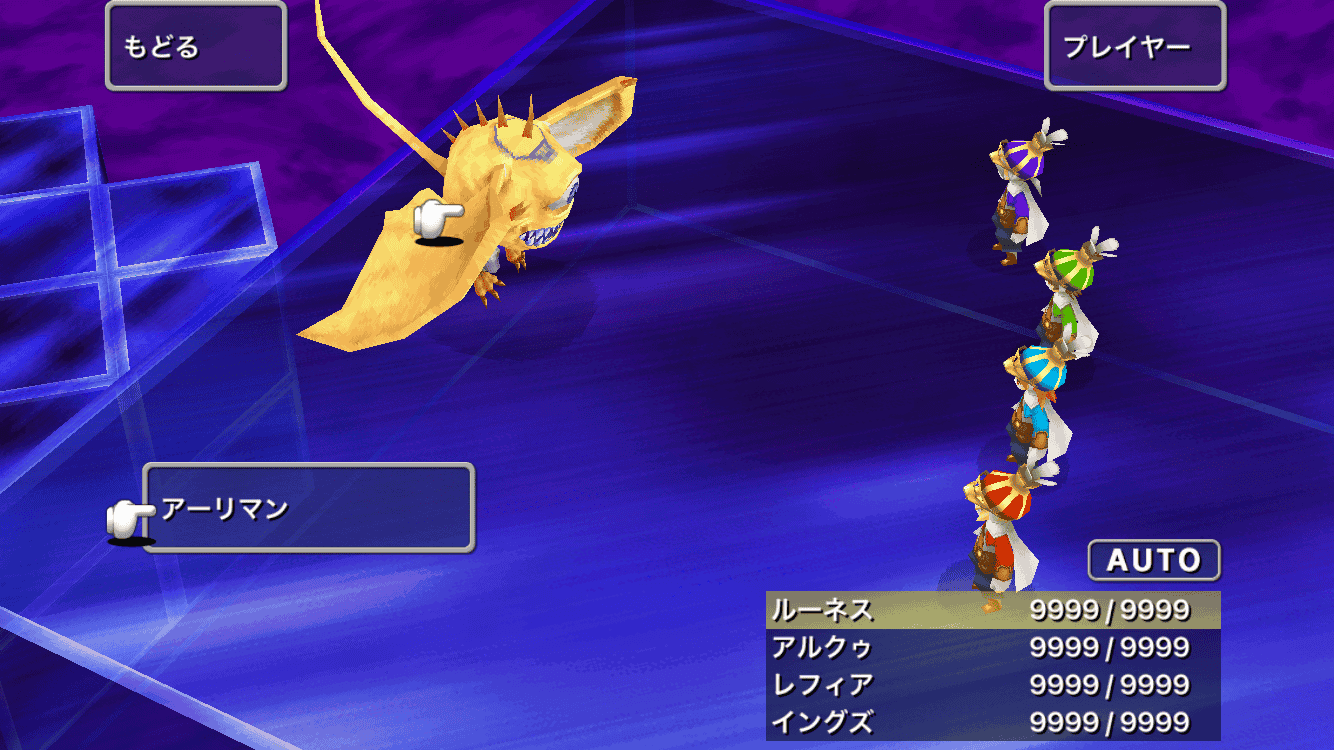Toggle the AUTO battle button

[1154, 560]
